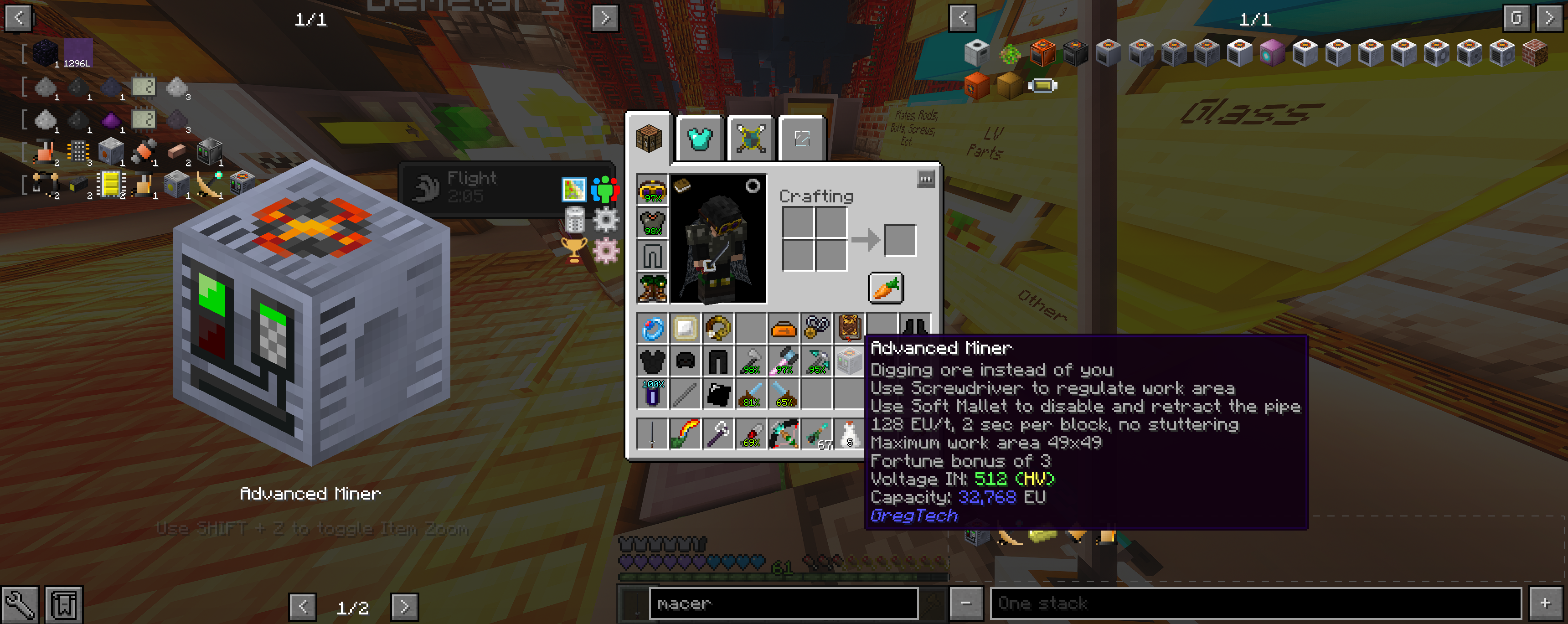The height and width of the screenshot is (624, 1568).
Task: Open the bookmarks button
Action: click(64, 604)
